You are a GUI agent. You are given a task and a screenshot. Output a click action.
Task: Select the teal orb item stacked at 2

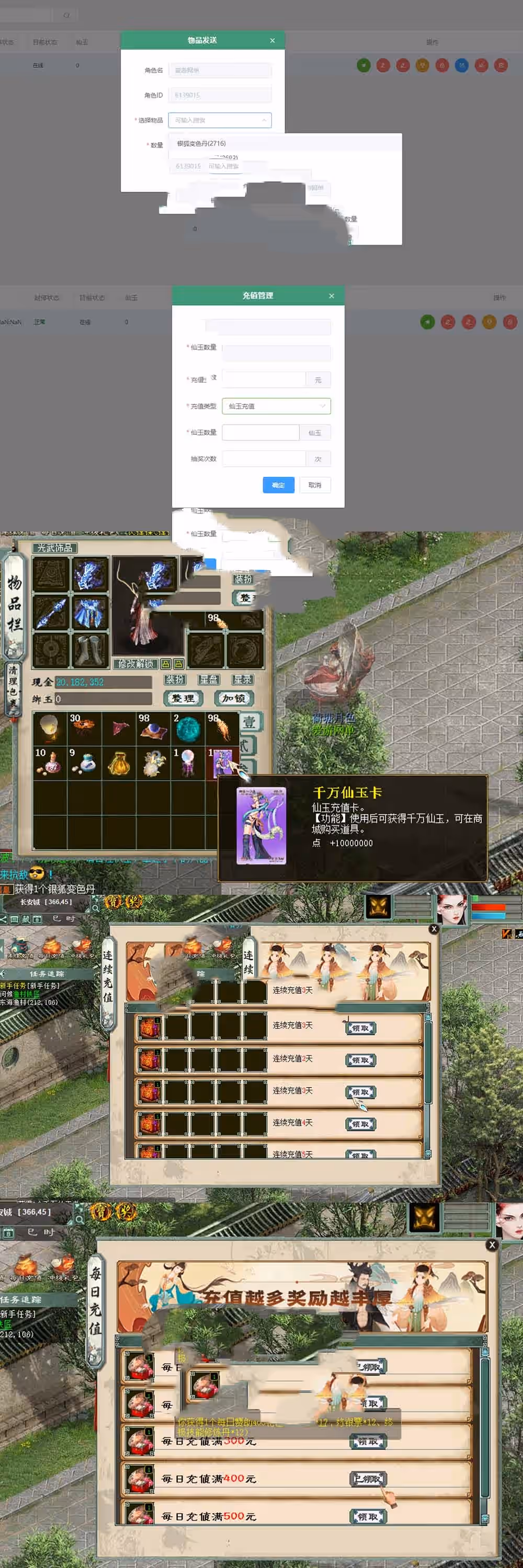click(188, 728)
